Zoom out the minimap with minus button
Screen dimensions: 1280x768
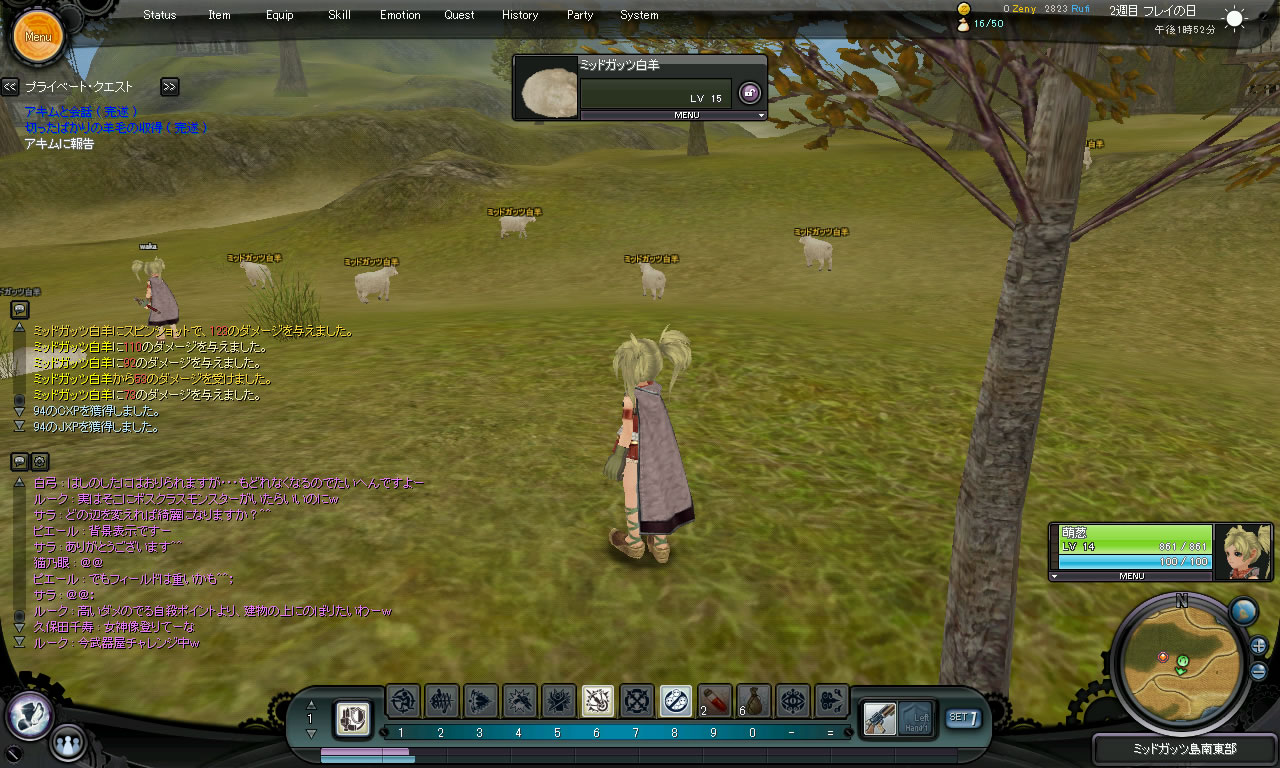(x=1258, y=671)
